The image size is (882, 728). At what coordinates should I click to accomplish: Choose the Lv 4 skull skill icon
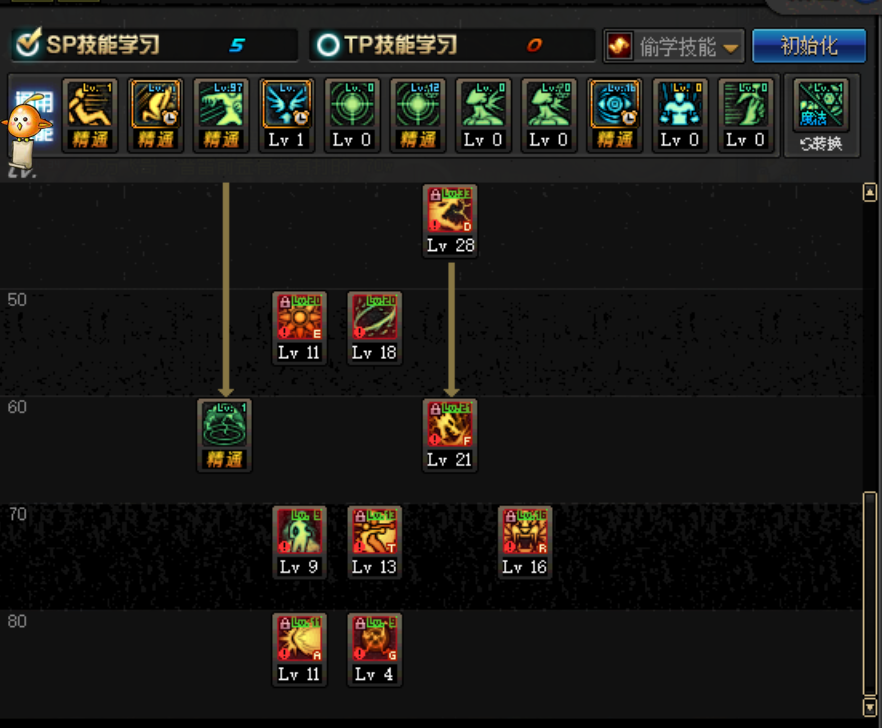point(374,640)
